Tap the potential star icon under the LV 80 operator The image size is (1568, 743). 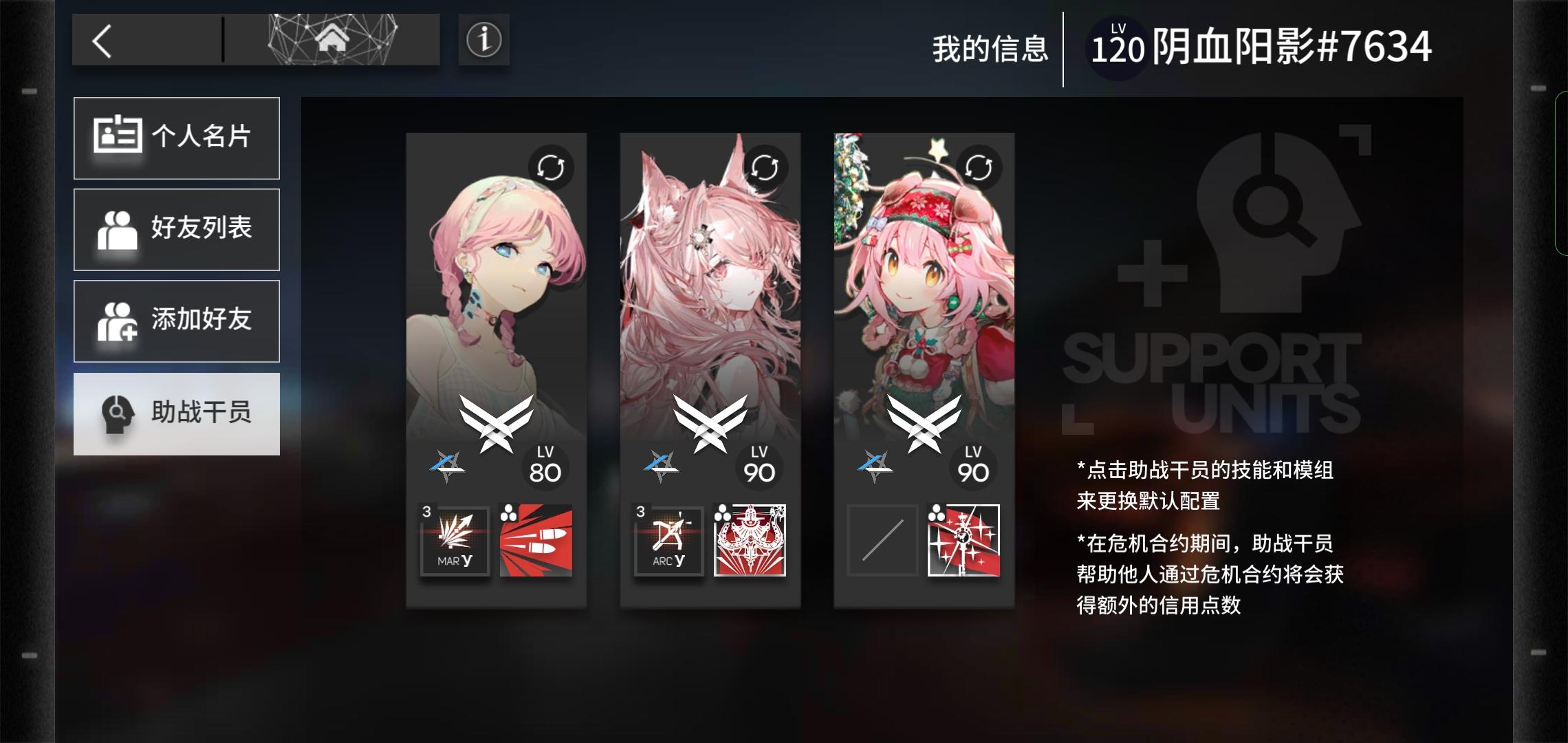tap(447, 465)
